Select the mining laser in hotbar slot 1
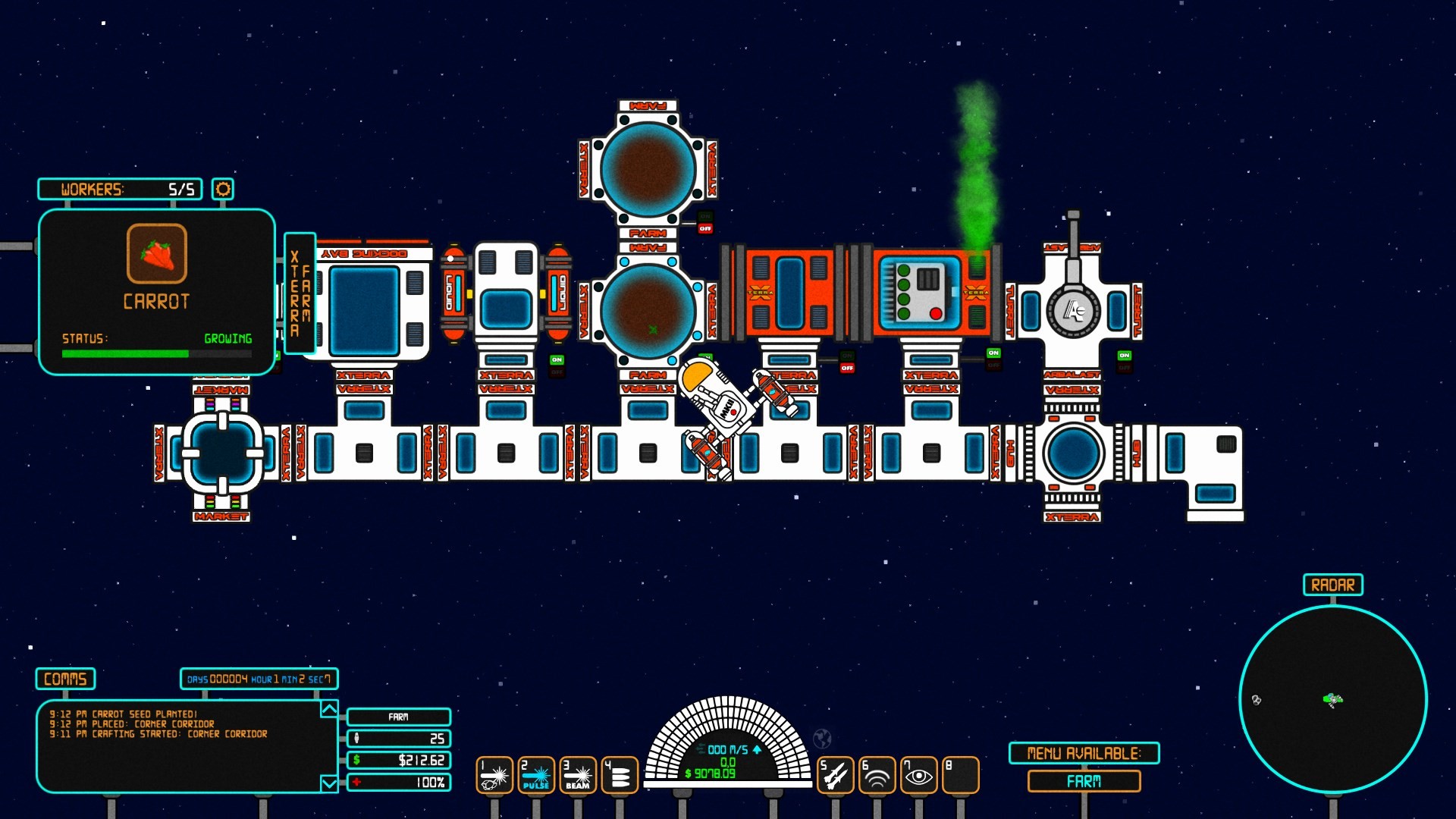This screenshot has width=1456, height=819. coord(494,774)
